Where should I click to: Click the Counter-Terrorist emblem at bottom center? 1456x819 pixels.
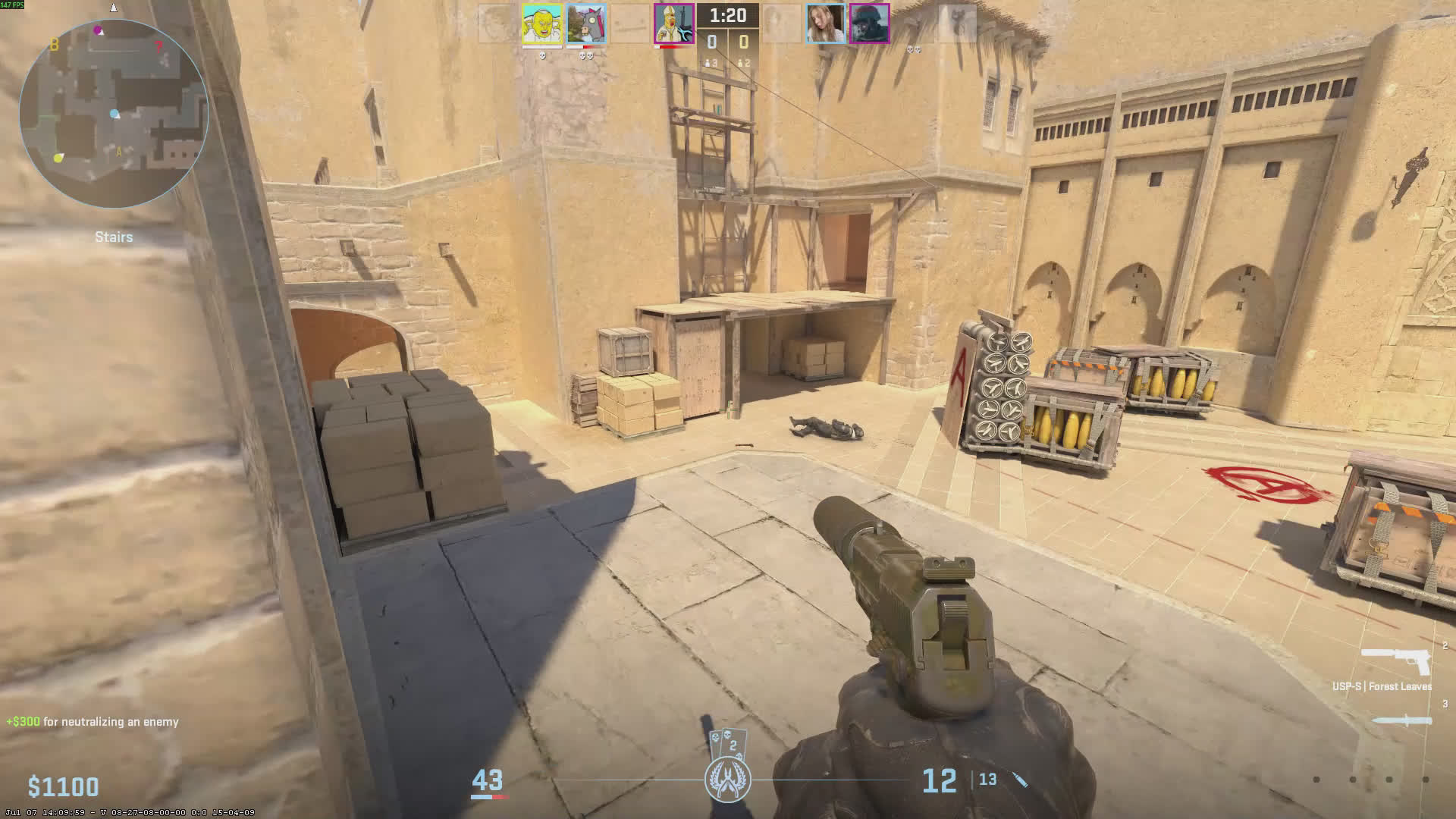click(728, 779)
